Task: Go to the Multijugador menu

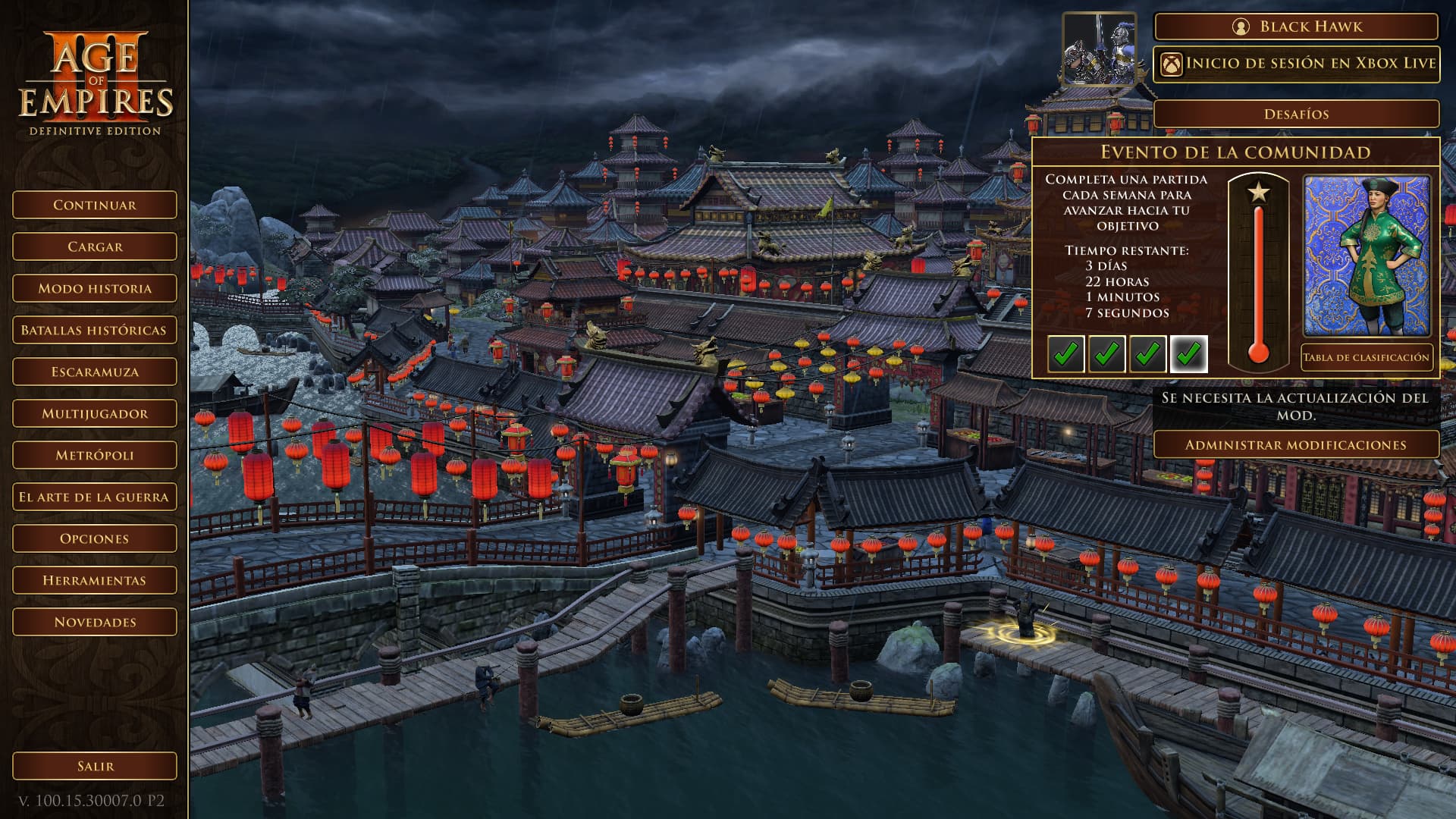Action: 95,413
